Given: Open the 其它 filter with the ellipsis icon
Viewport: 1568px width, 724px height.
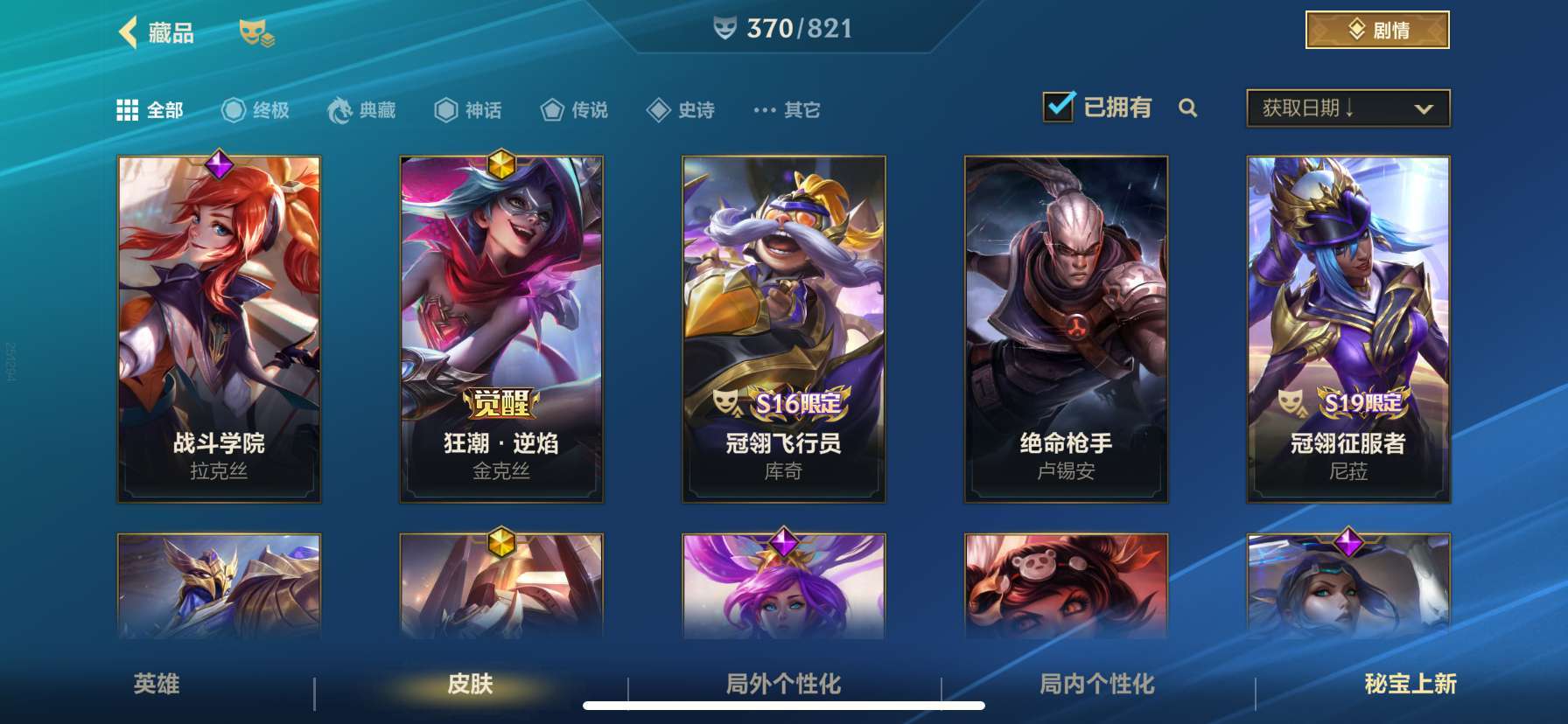Looking at the screenshot, I should pos(761,110).
